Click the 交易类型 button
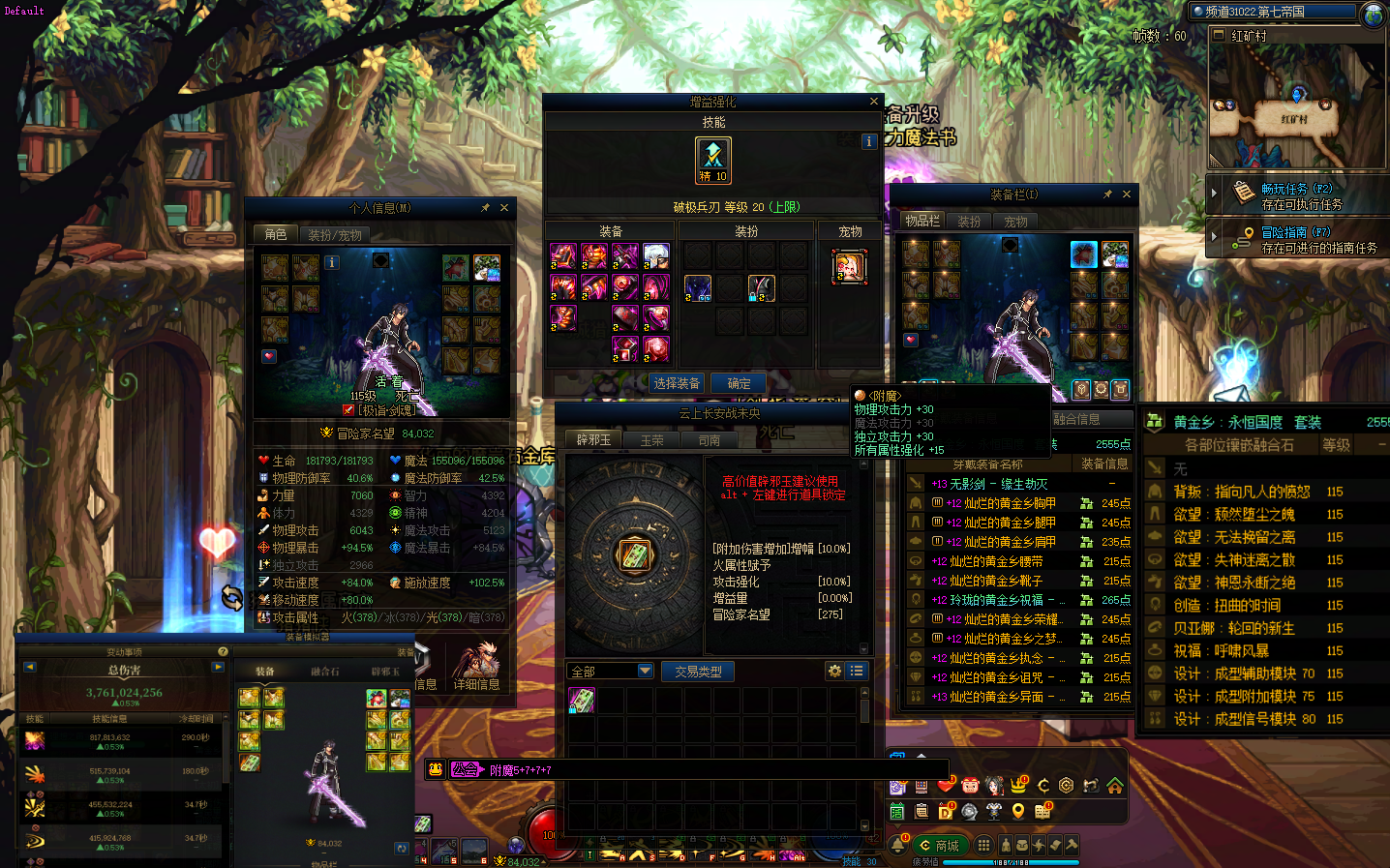Image resolution: width=1390 pixels, height=868 pixels. click(x=698, y=672)
